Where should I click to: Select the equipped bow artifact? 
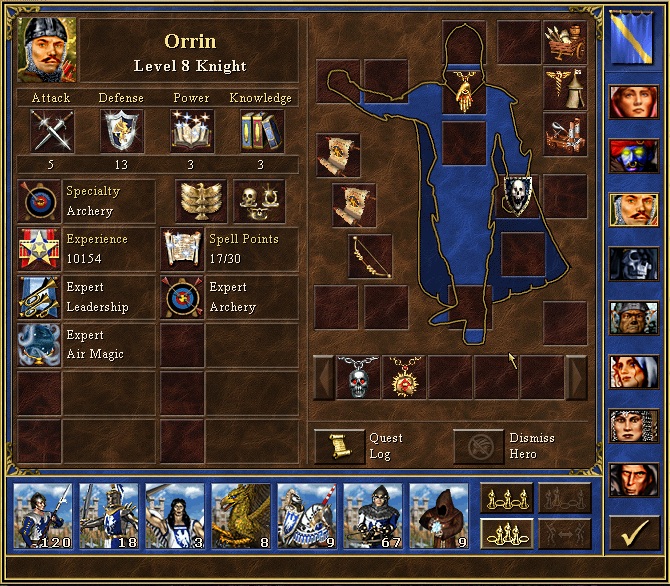369,255
